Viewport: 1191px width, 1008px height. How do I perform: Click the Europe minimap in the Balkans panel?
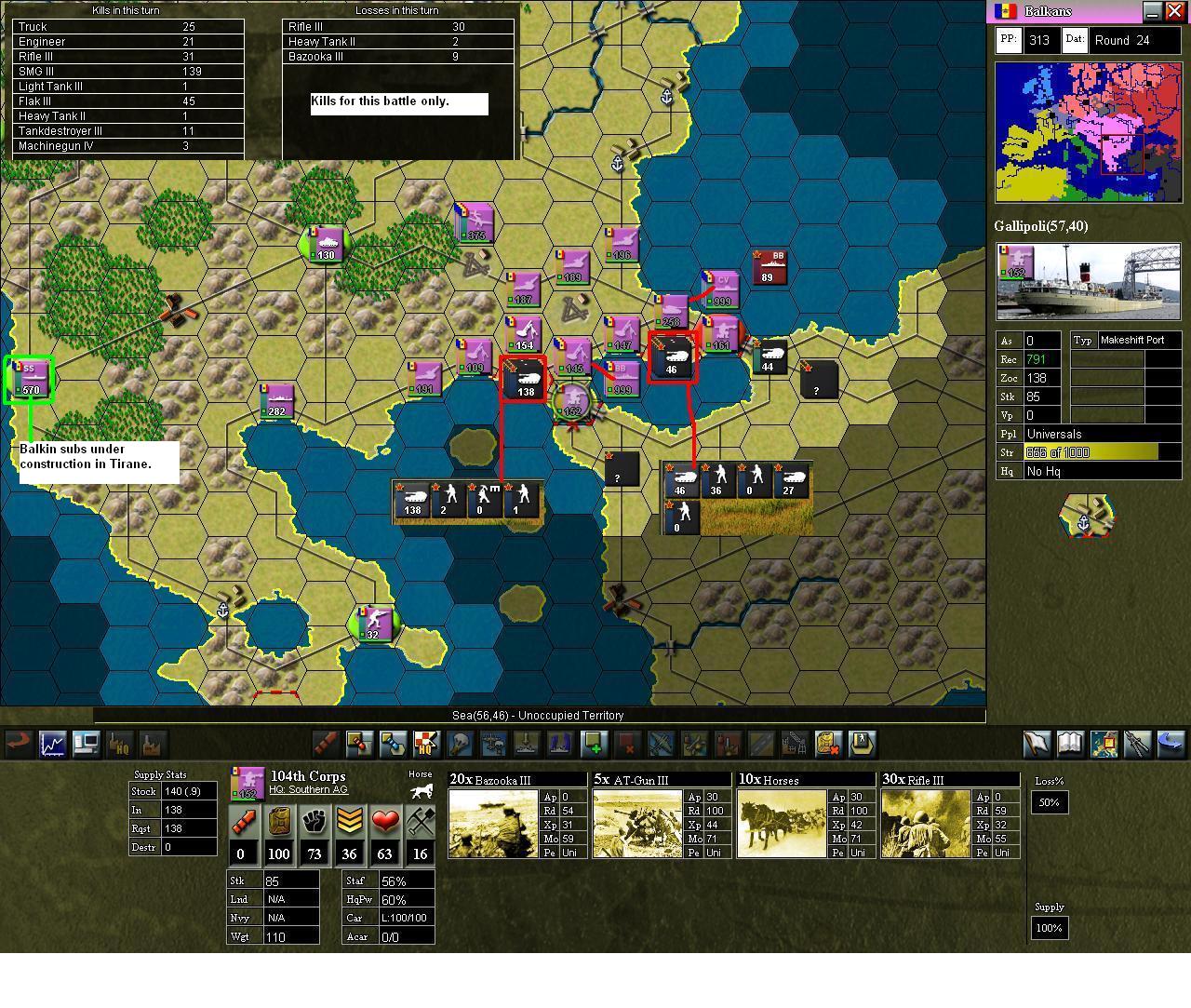[x=1087, y=133]
